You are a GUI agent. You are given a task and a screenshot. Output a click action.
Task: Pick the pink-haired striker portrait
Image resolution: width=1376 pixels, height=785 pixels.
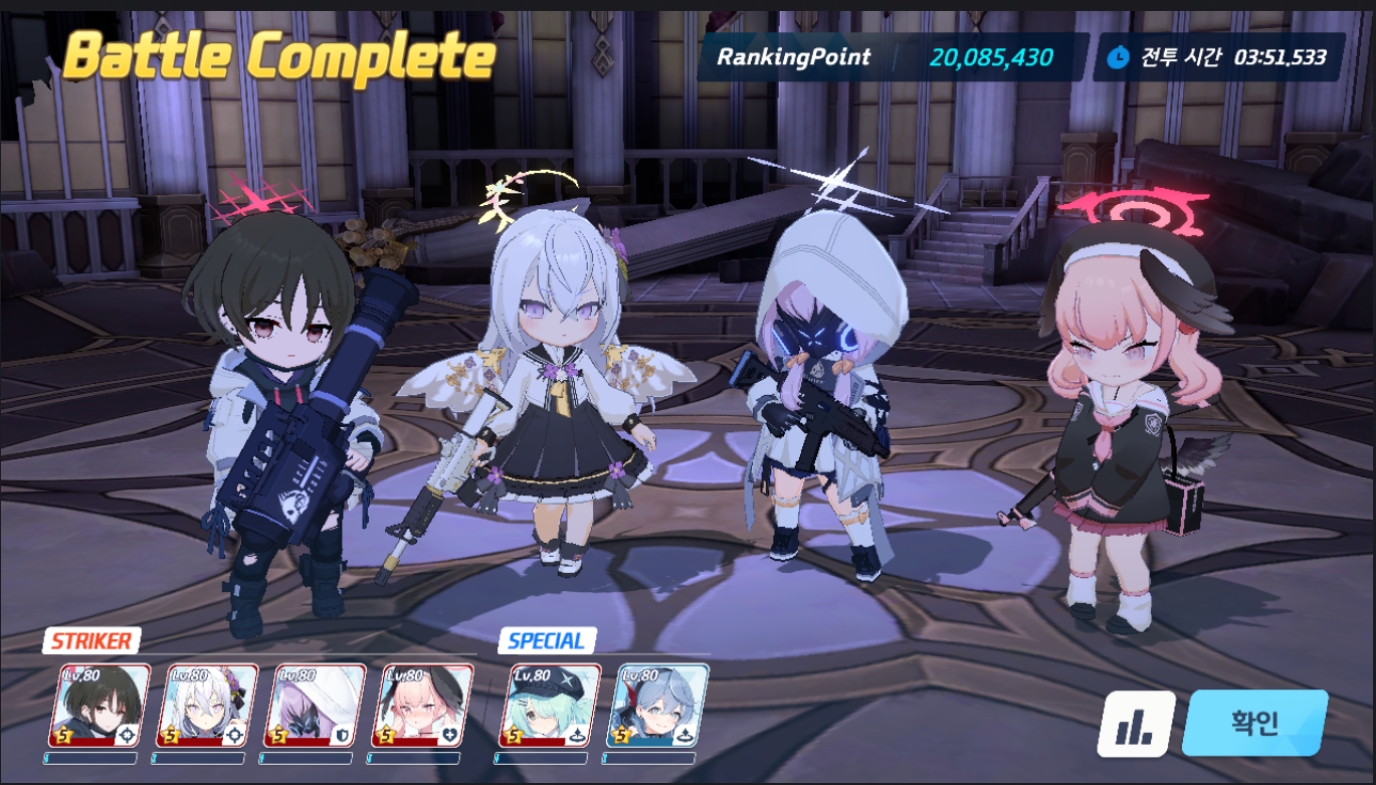coord(422,705)
